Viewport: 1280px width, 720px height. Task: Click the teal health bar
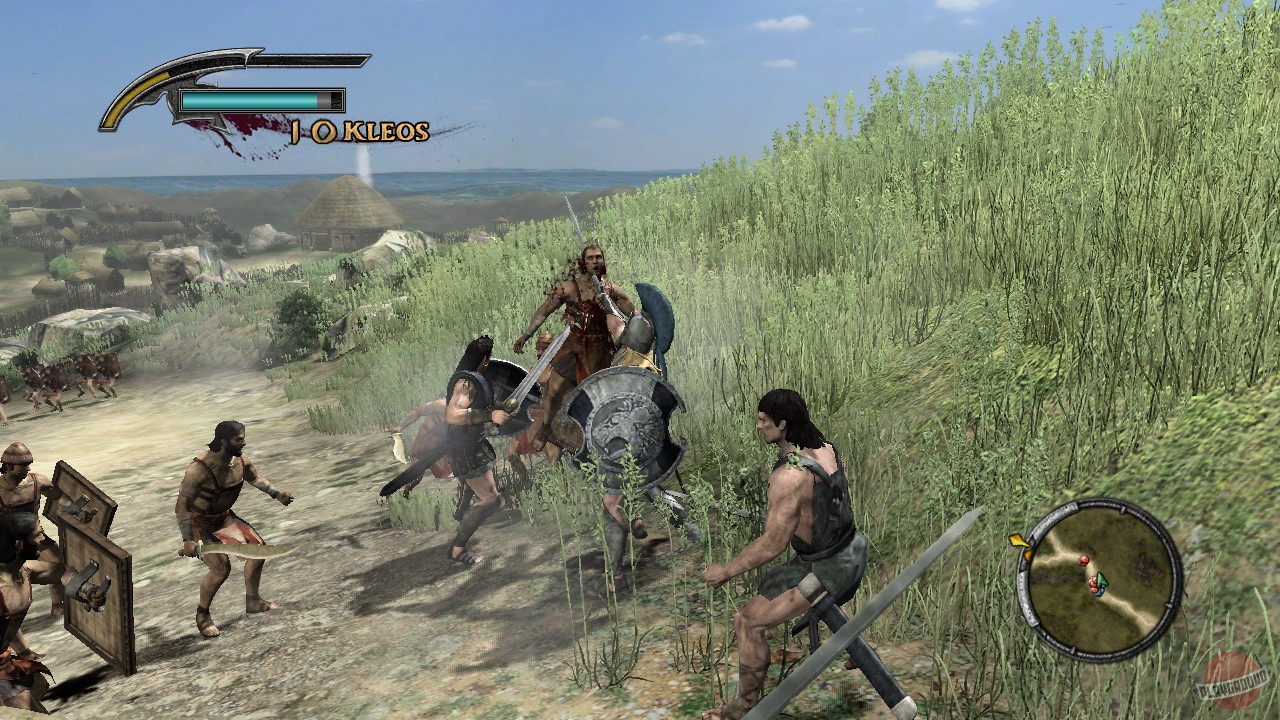(250, 100)
